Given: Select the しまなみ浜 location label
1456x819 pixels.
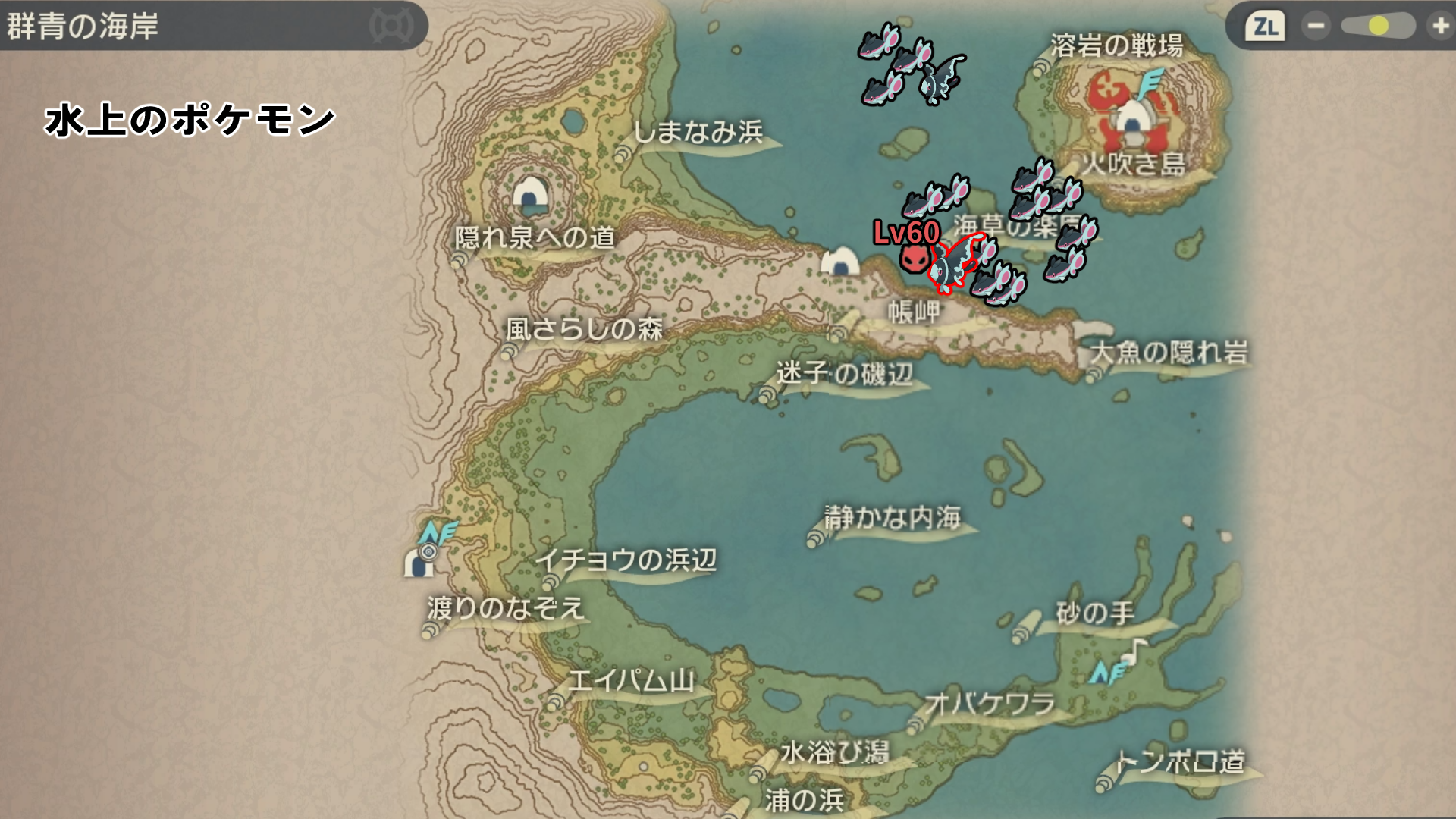Looking at the screenshot, I should tap(698, 132).
